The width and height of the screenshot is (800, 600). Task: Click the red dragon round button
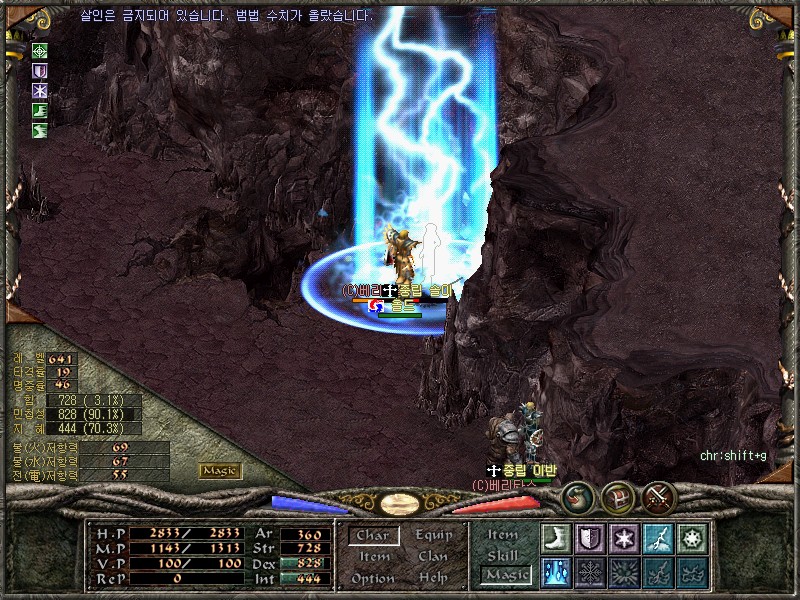tap(577, 497)
